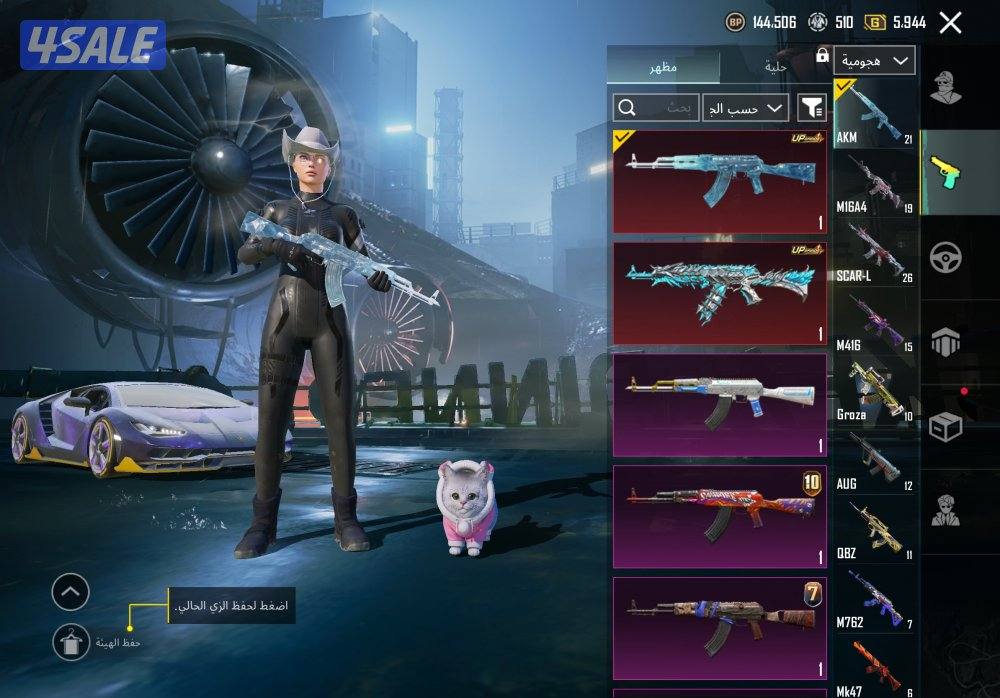Select the spiked blue dragon AKM skin
Screen dimensions: 1000x698
coord(719,293)
